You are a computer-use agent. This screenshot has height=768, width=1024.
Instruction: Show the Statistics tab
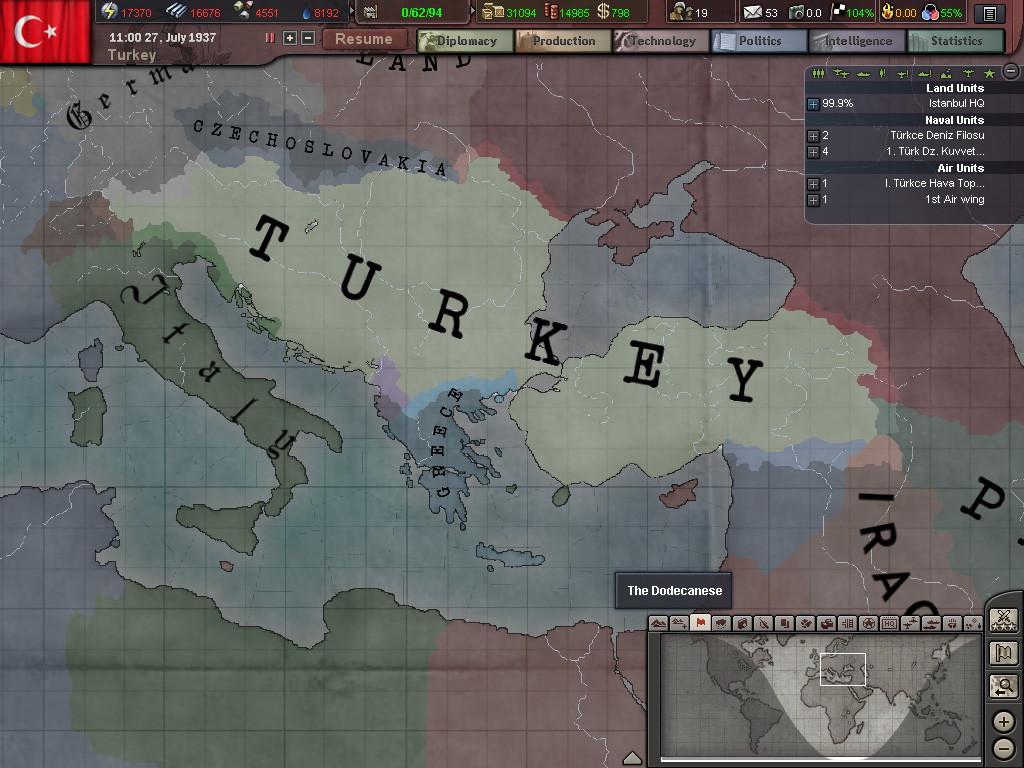955,41
